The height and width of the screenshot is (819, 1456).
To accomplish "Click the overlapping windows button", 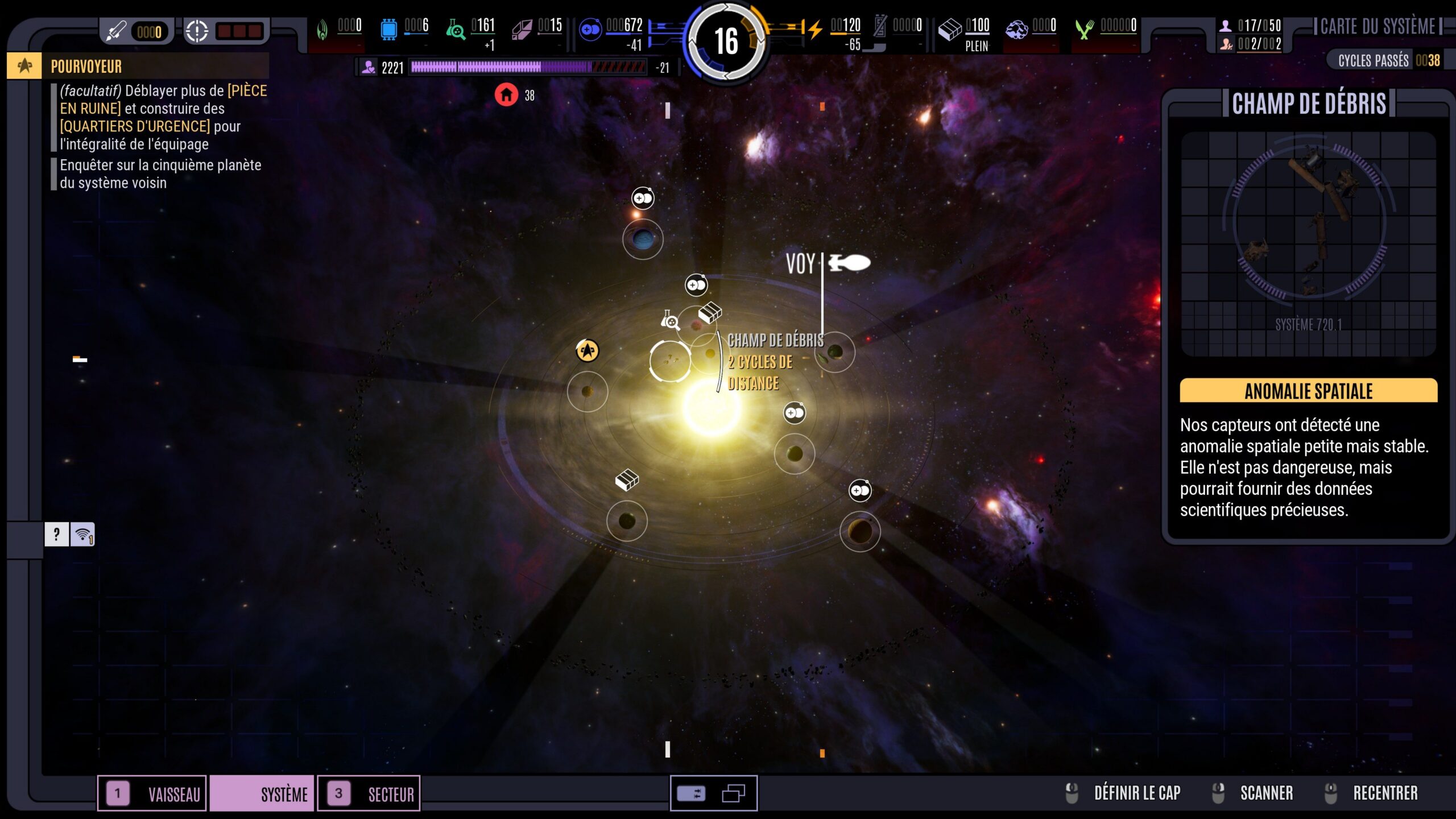I will click(733, 793).
